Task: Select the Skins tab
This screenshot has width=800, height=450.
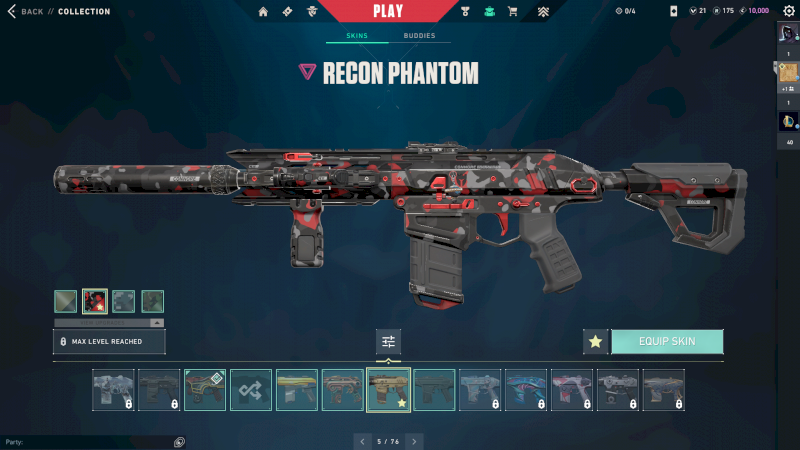Action: [x=357, y=35]
